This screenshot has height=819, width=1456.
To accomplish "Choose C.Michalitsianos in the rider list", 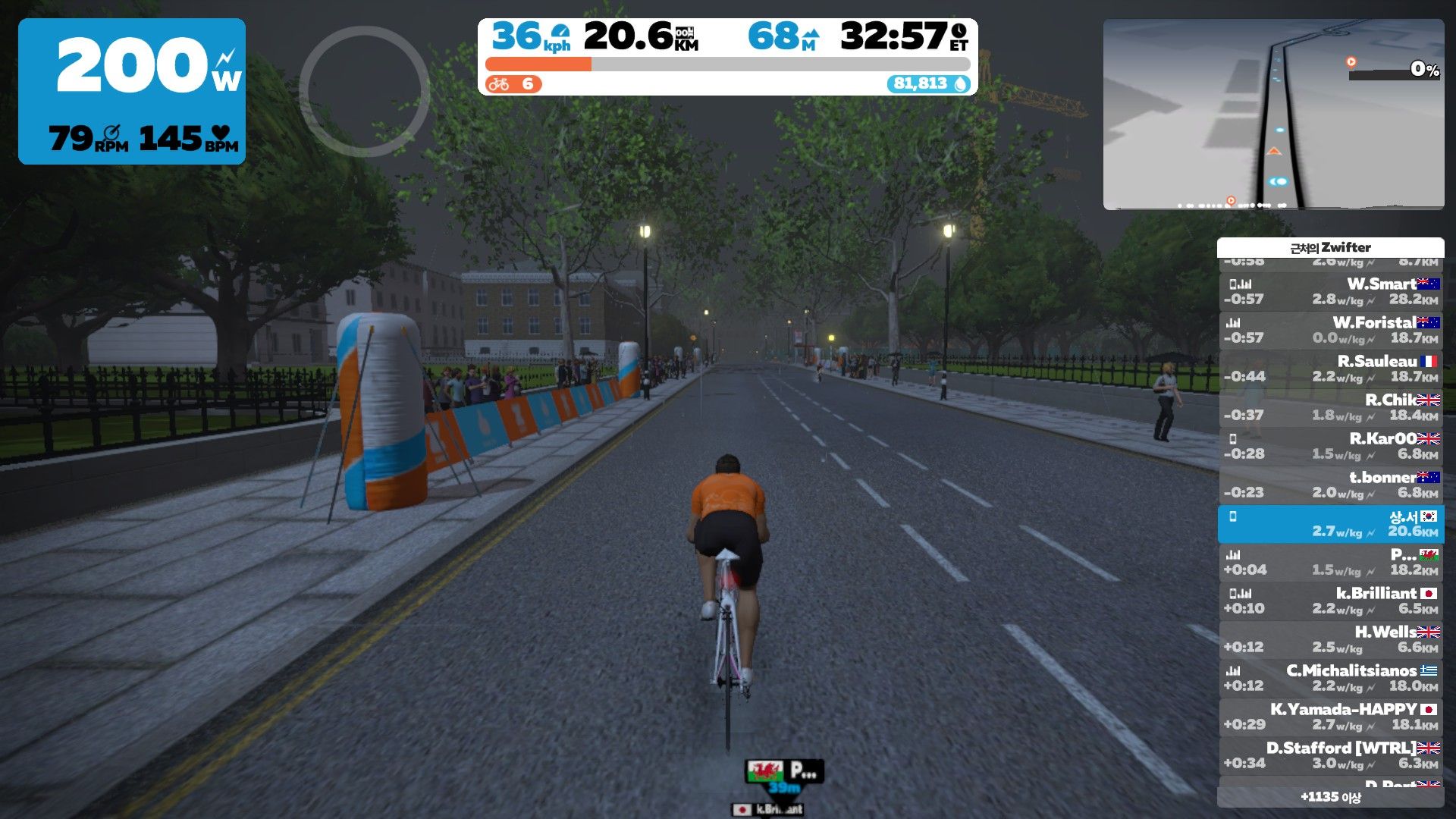I will [x=1331, y=679].
